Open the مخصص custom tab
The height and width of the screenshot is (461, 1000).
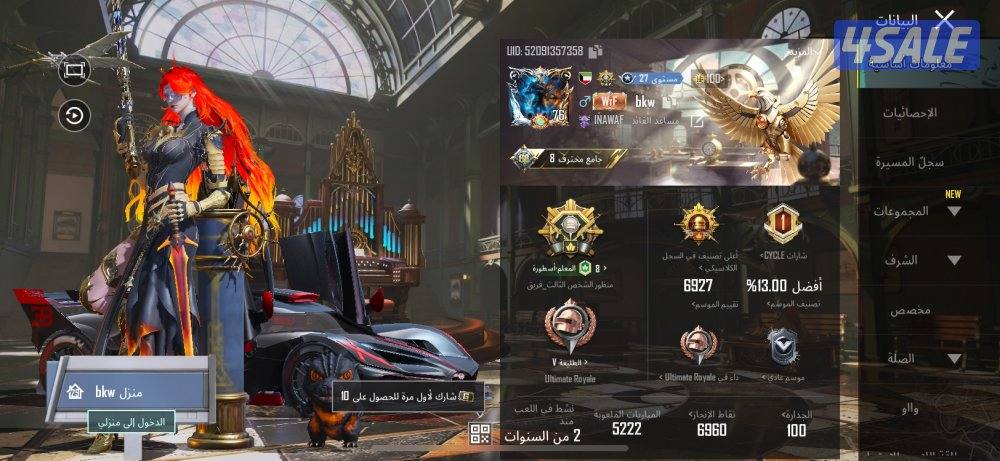(910, 309)
